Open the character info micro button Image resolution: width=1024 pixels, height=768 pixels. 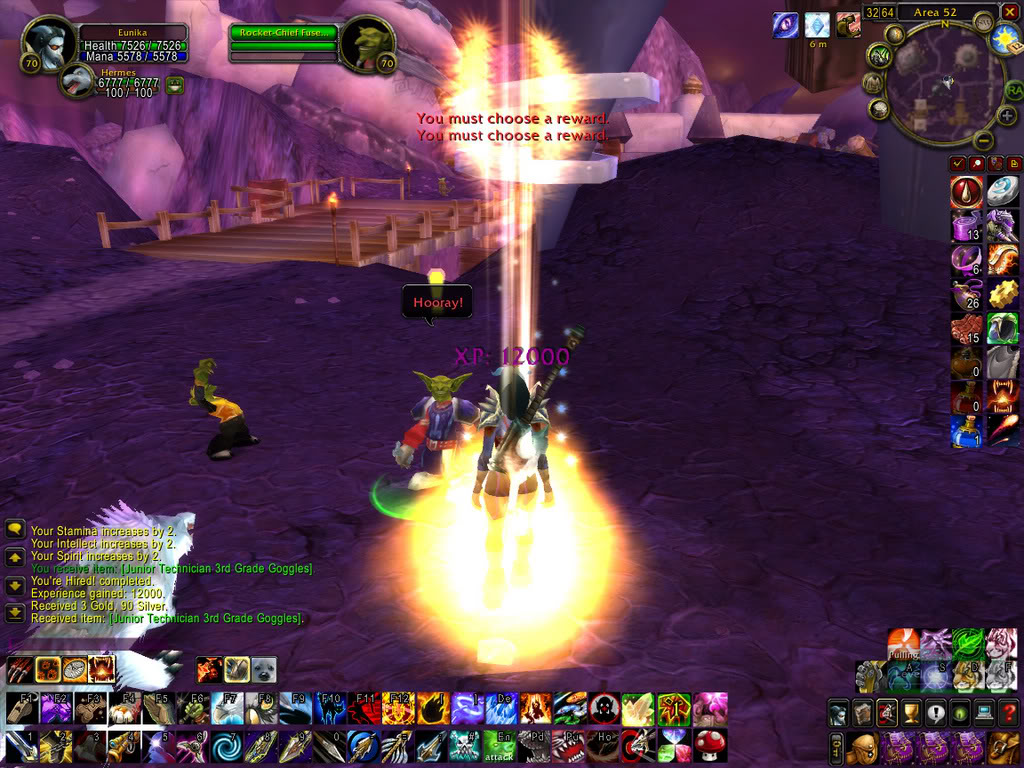click(838, 713)
